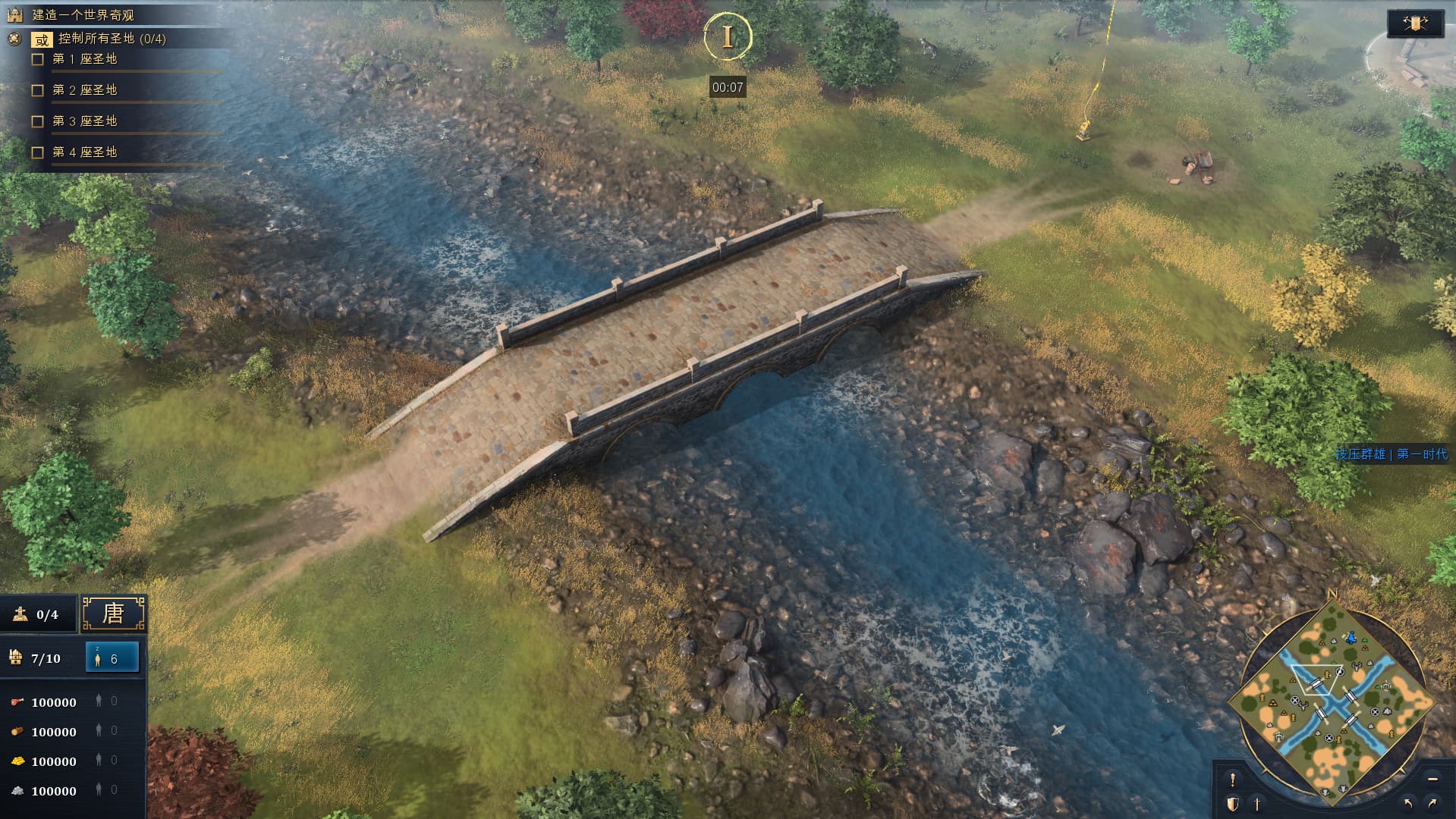Image resolution: width=1456 pixels, height=819 pixels.
Task: Activate the exclamation mark ping button
Action: 1233,779
